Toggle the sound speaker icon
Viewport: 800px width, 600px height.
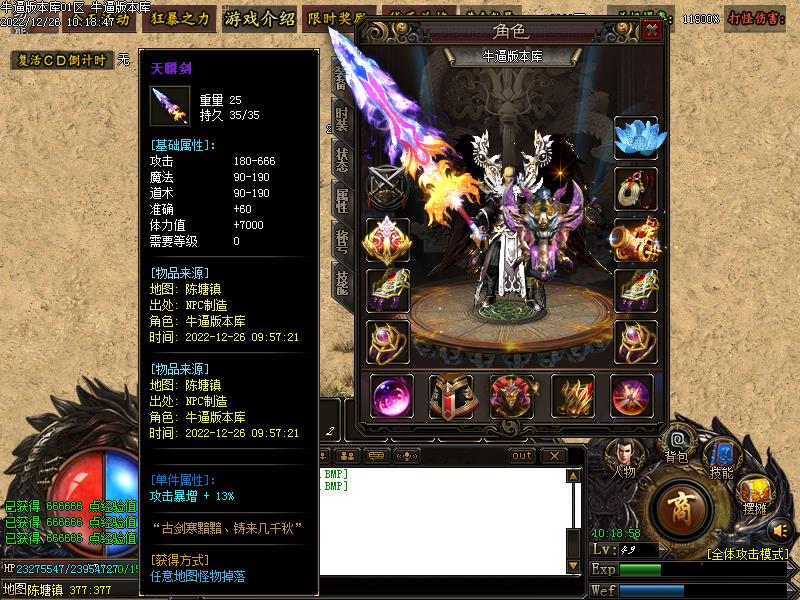point(781,529)
